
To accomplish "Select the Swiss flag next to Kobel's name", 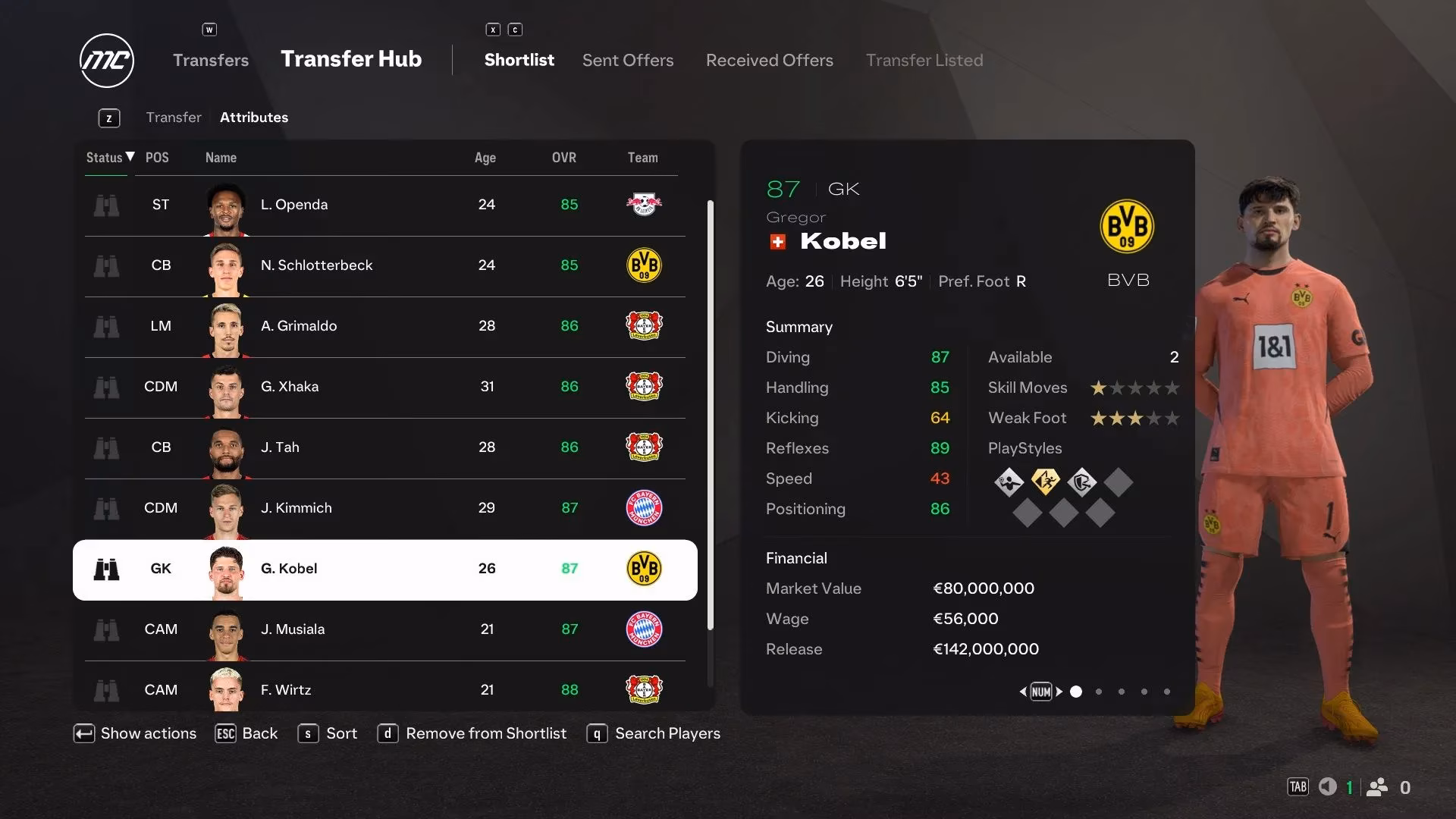I will (x=777, y=241).
